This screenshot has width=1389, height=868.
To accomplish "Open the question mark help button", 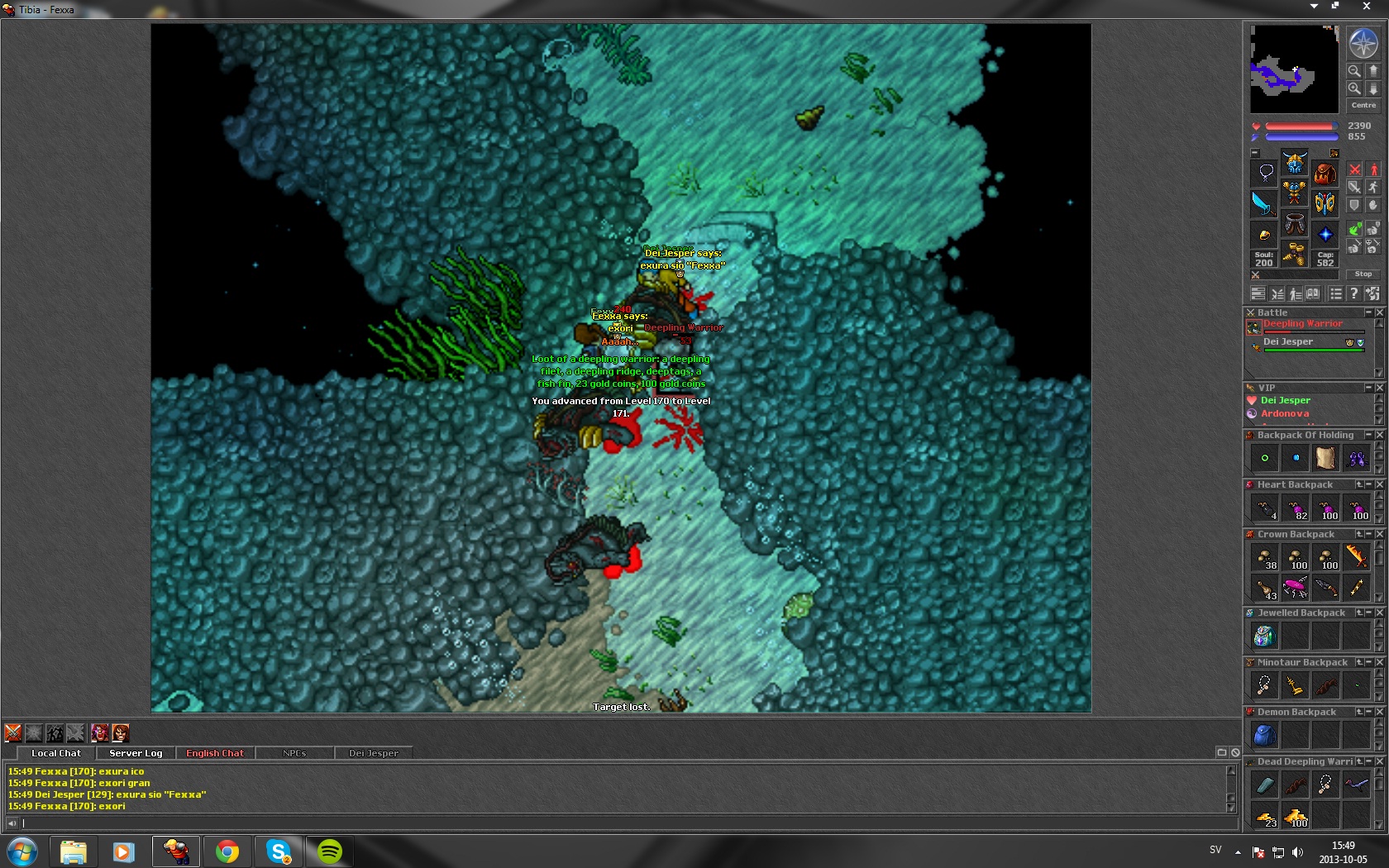I will pyautogui.click(x=1353, y=293).
